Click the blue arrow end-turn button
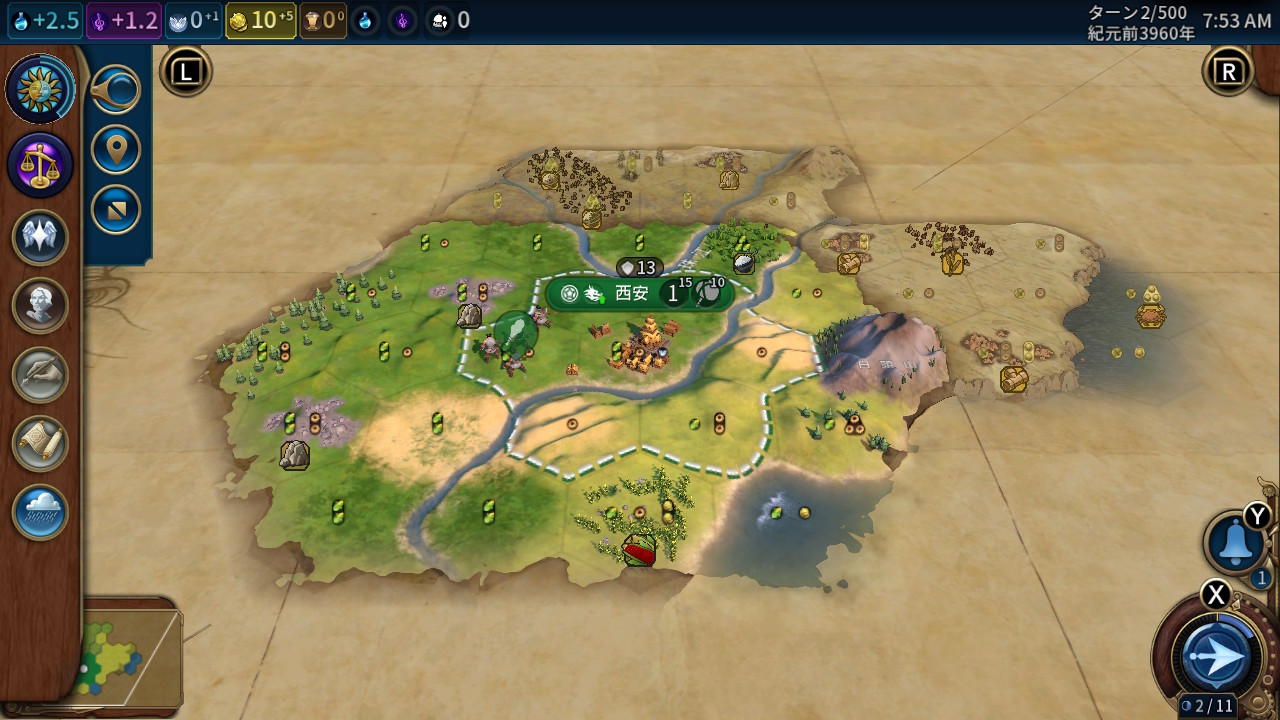Screen dimensions: 1280x720 [x=1218, y=656]
